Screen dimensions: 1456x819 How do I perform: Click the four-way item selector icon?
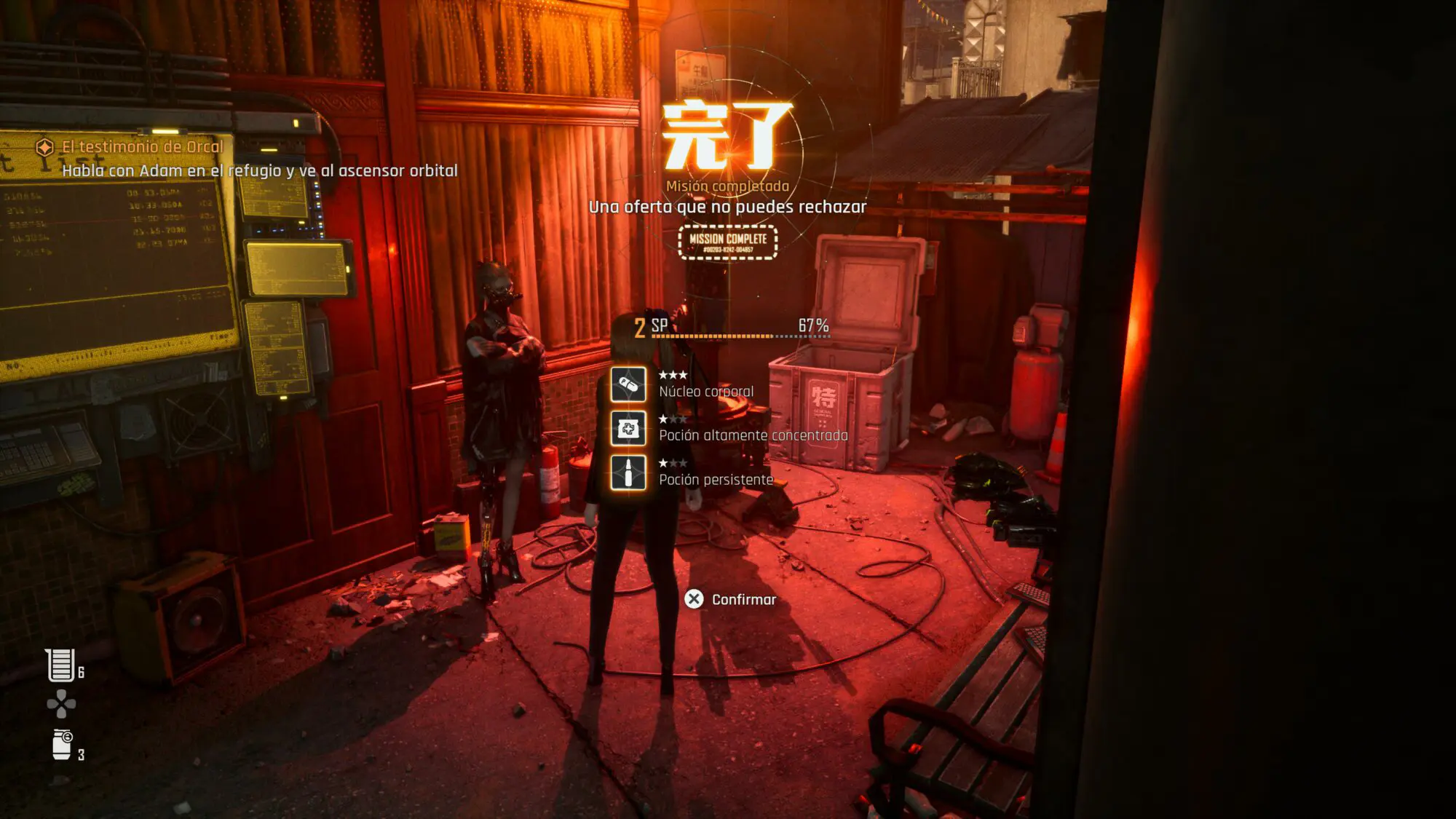coord(61,704)
